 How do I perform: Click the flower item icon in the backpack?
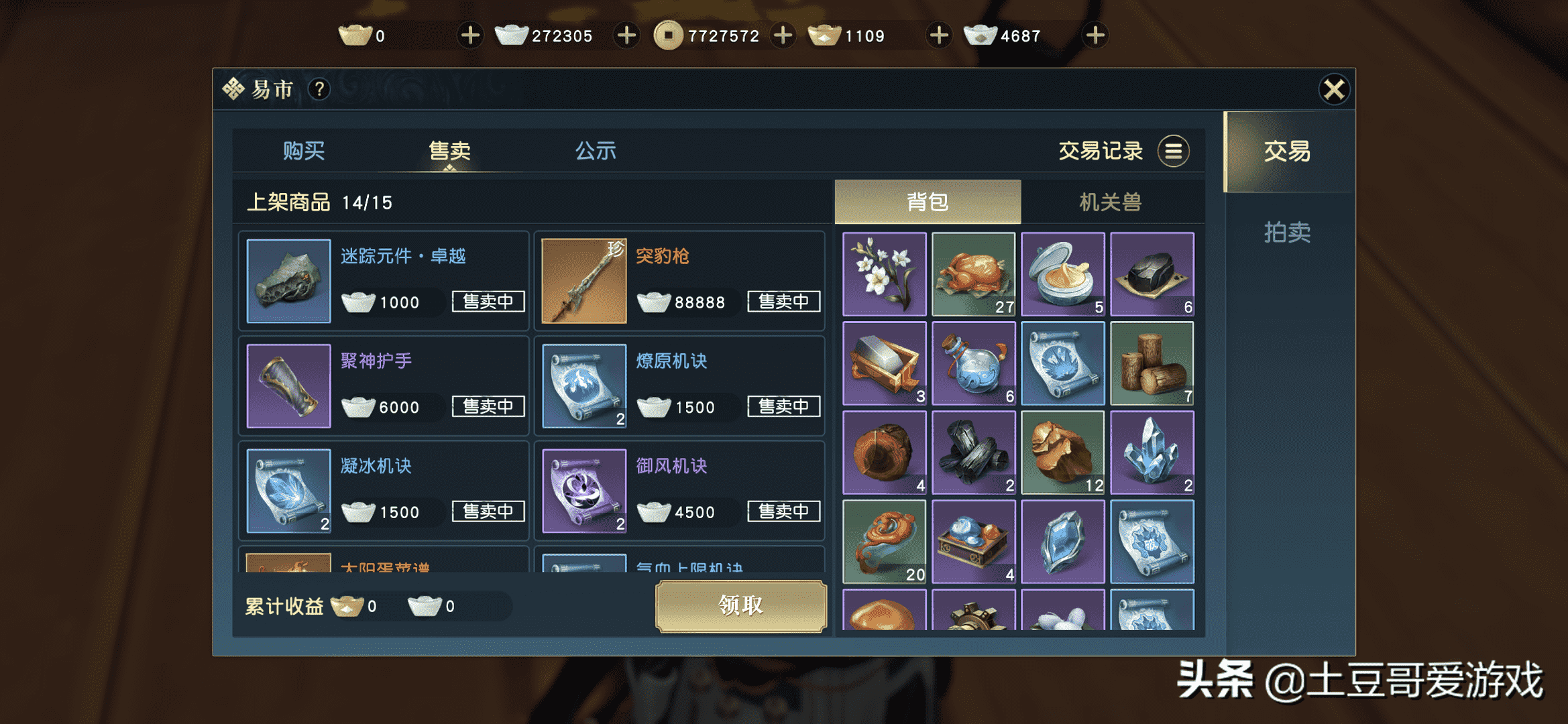(x=883, y=272)
